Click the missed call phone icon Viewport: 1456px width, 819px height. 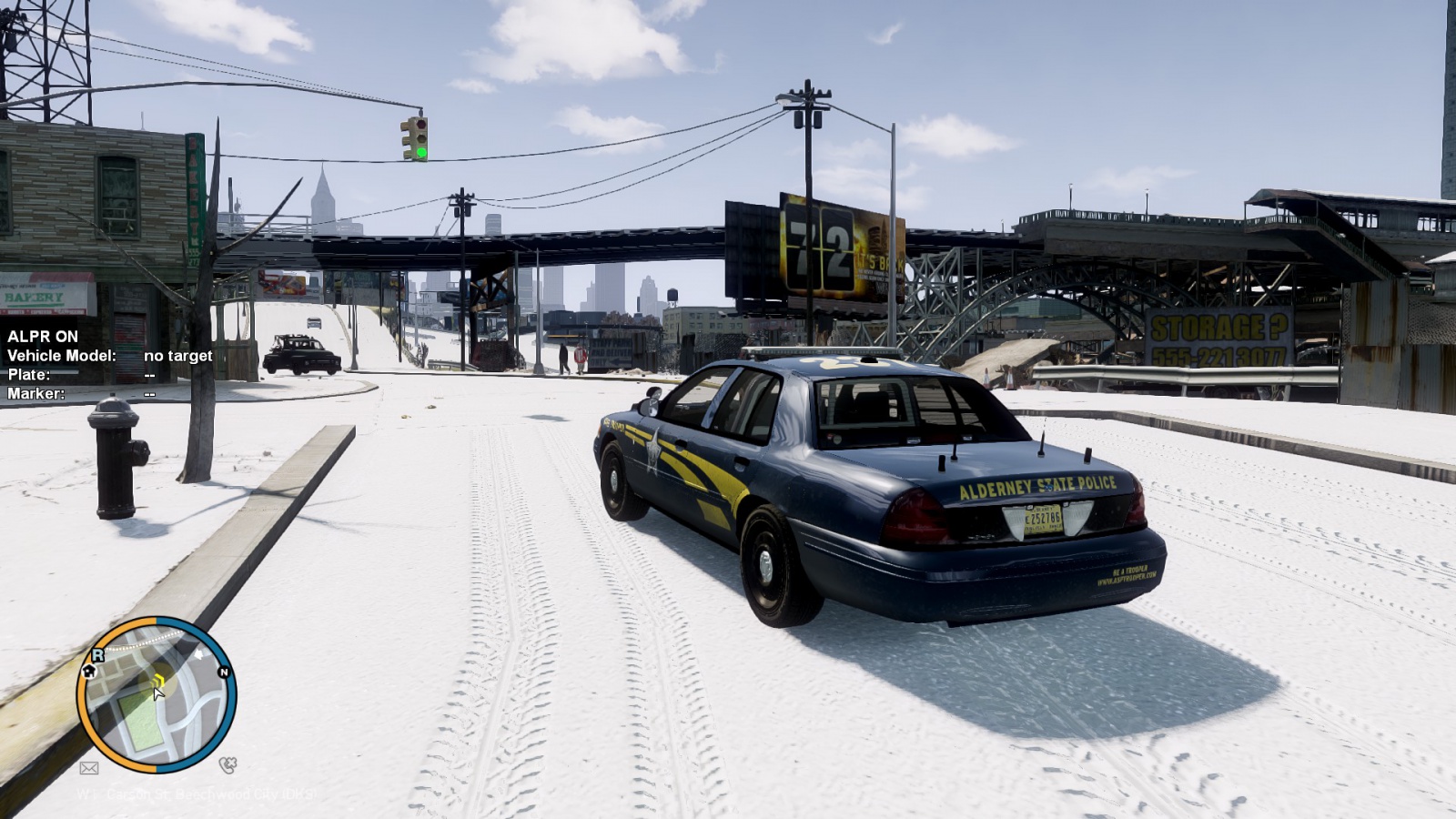(227, 765)
